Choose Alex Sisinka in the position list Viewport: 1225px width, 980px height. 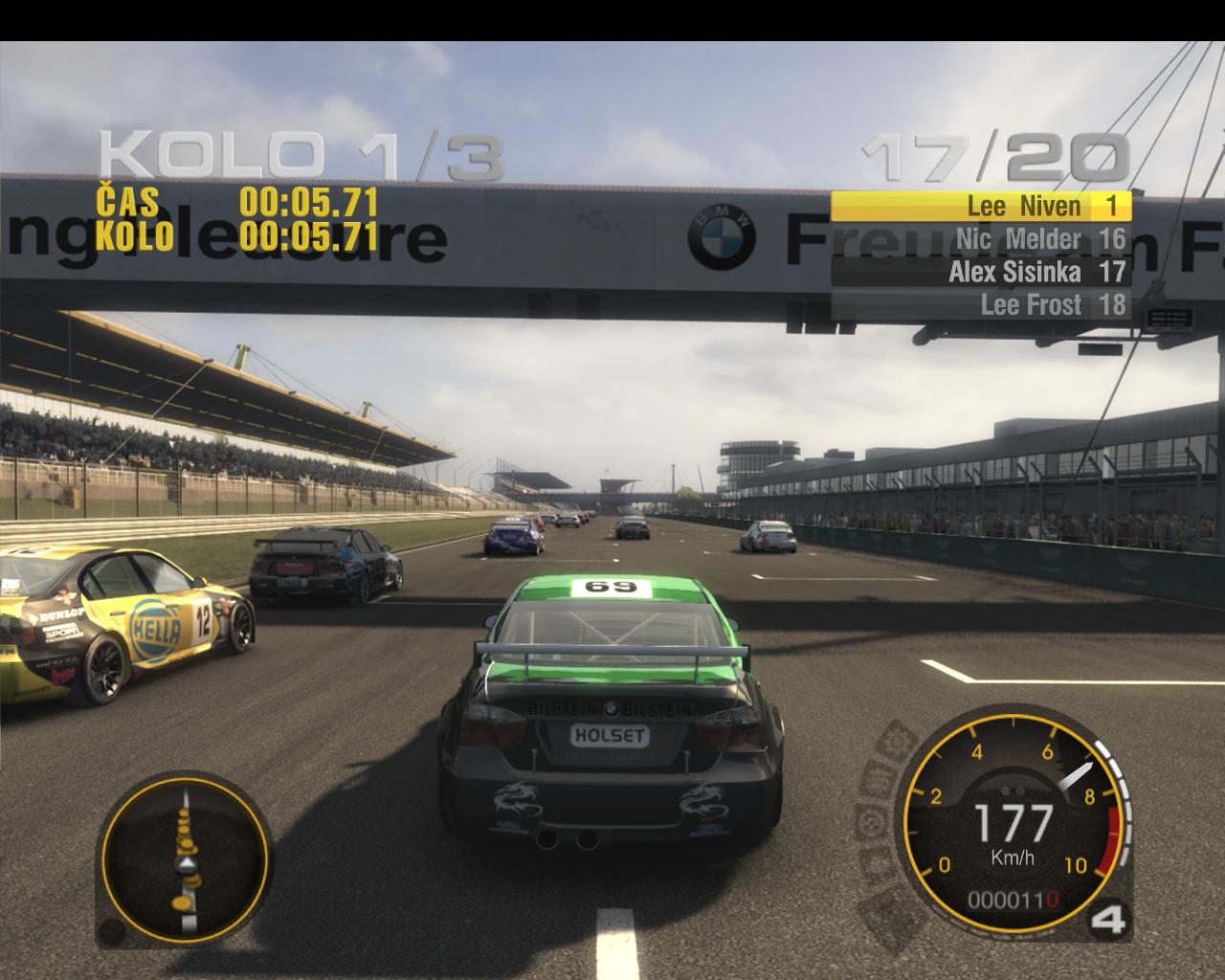981,272
